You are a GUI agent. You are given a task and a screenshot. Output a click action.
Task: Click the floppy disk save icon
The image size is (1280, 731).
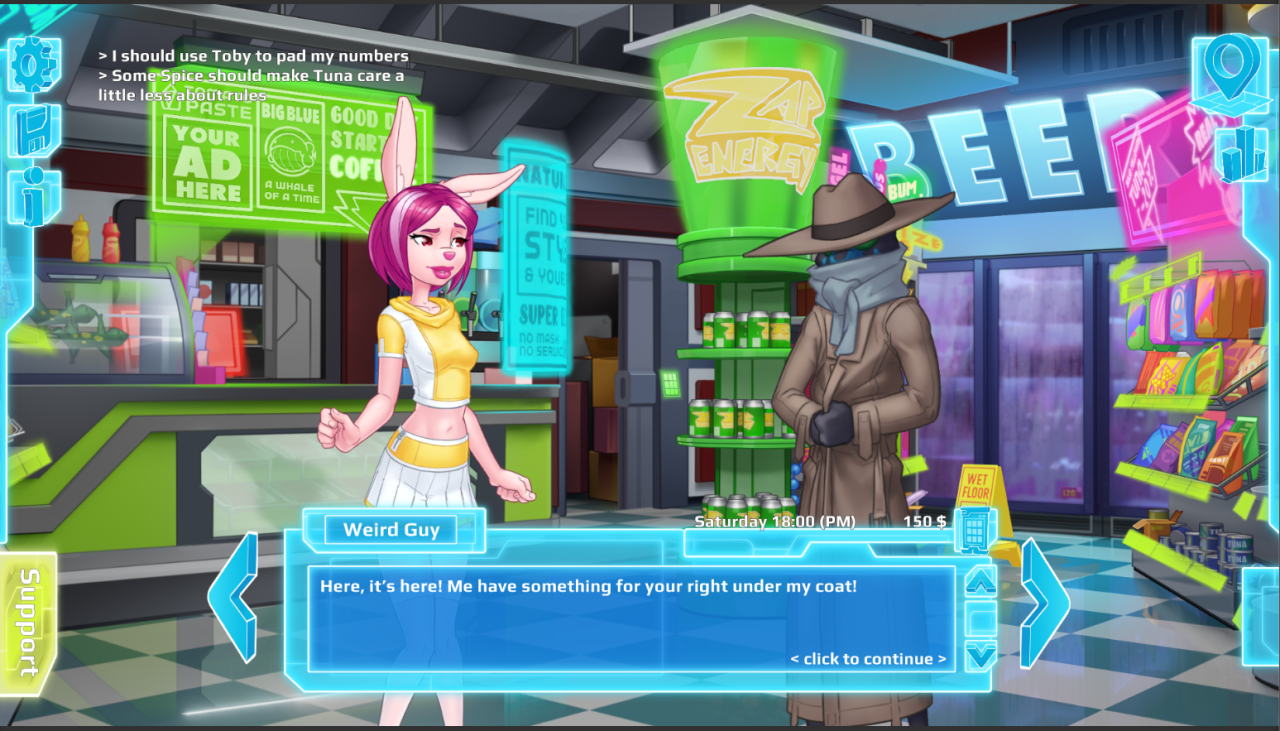[x=34, y=130]
